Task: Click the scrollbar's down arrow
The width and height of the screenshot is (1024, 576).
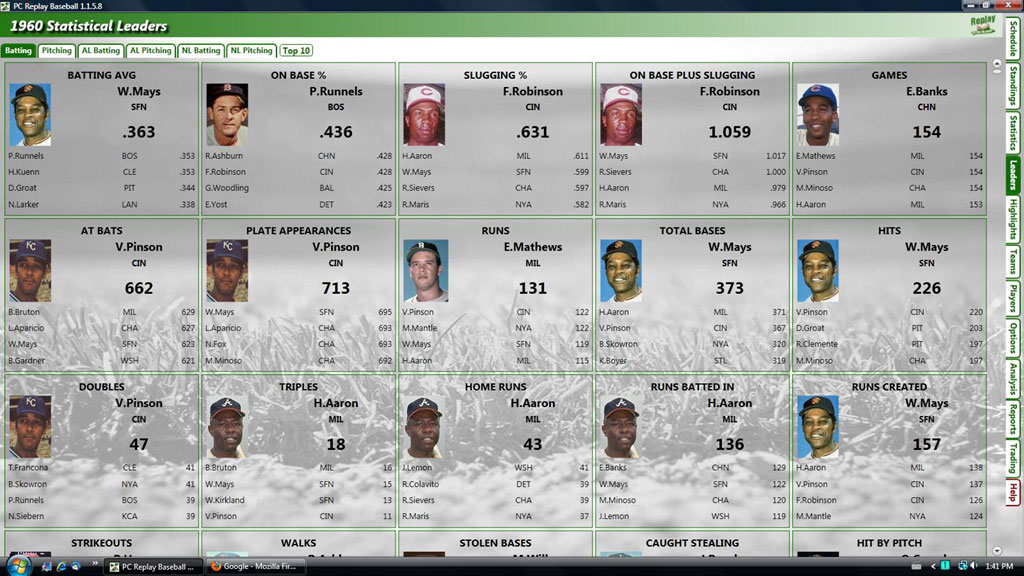Action: pos(996,550)
